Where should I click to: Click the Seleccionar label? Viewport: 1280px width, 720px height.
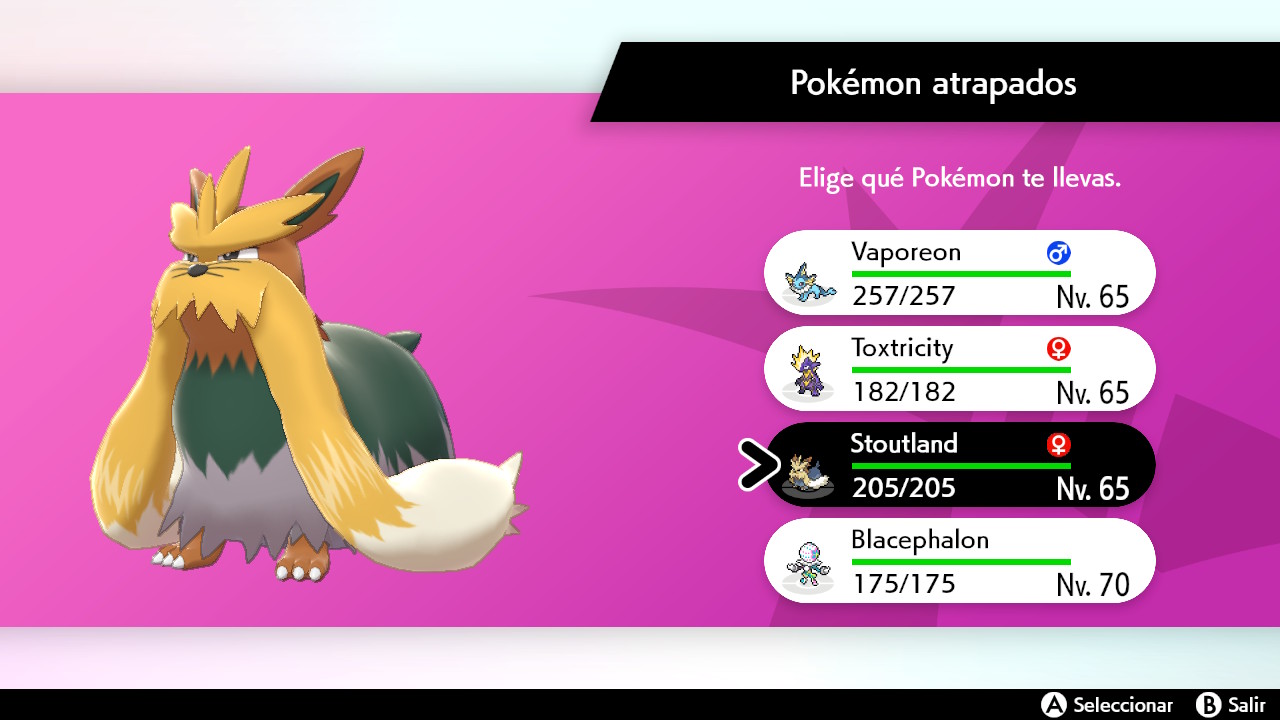(x=1122, y=703)
